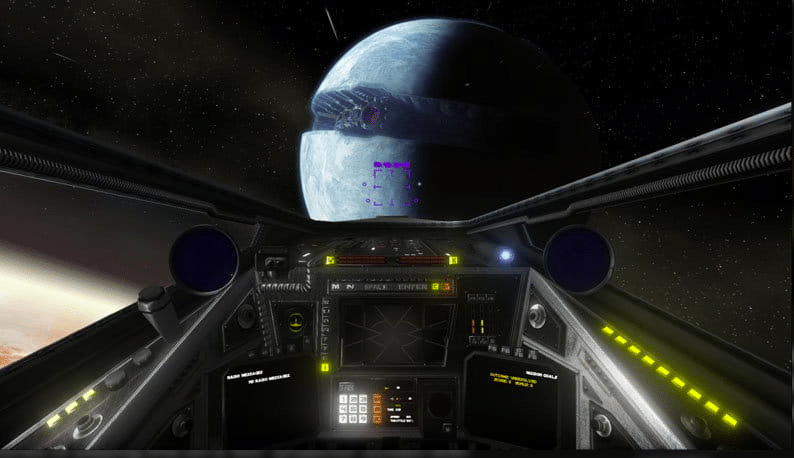Select the purple targeting bracket on the HUD
The image size is (794, 458).
(x=393, y=186)
